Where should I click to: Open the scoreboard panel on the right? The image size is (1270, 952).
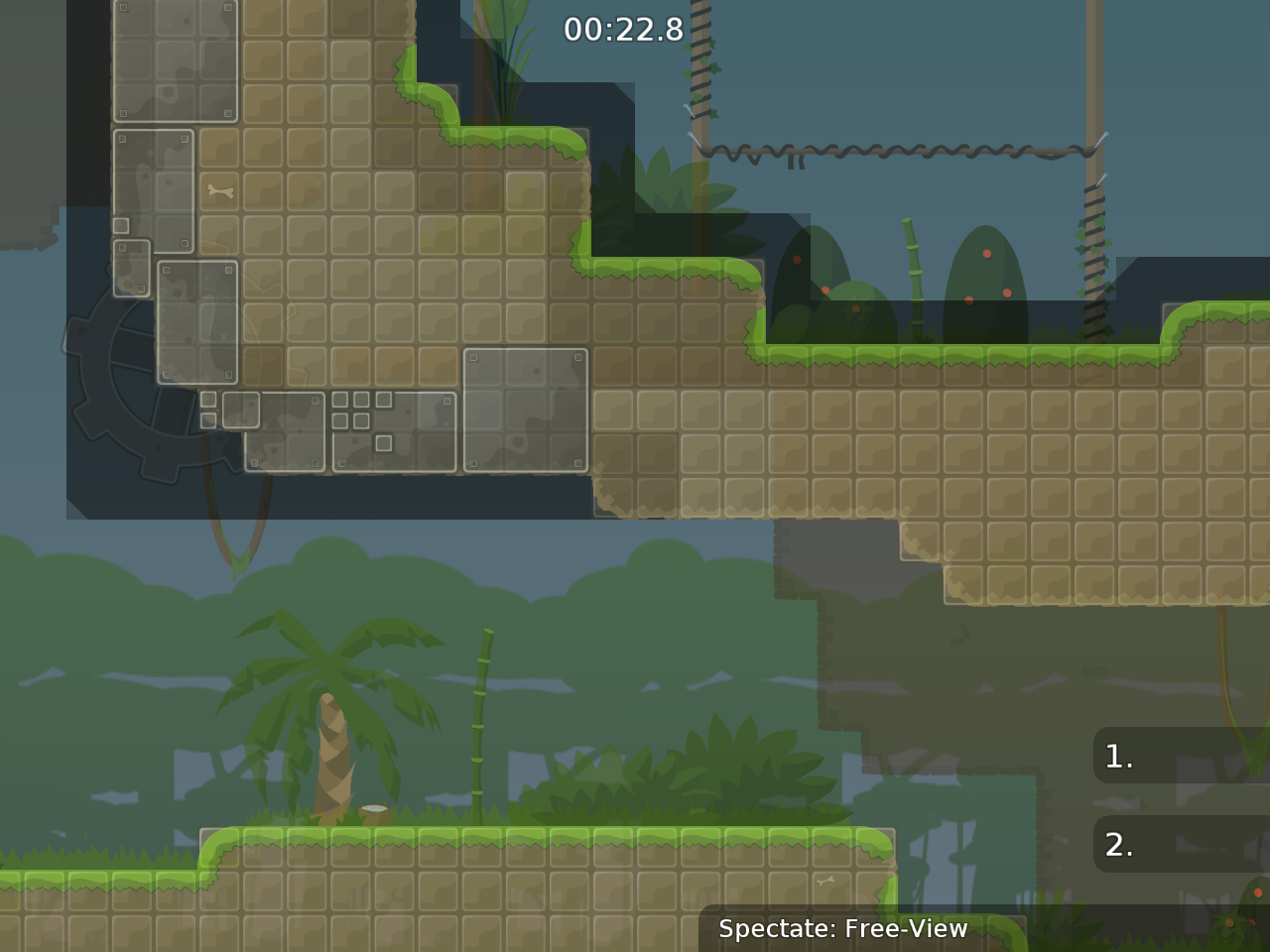(1181, 798)
